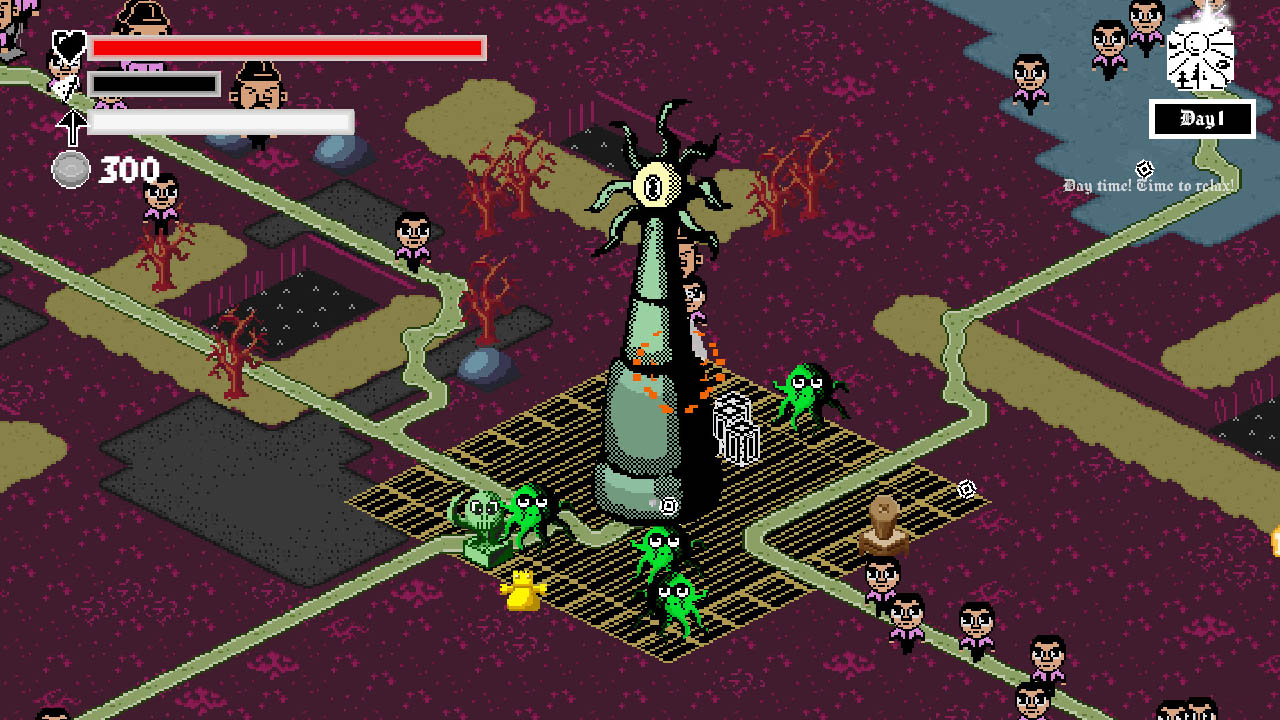Image resolution: width=1280 pixels, height=720 pixels.
Task: Open the white cage structure details
Action: 733,430
